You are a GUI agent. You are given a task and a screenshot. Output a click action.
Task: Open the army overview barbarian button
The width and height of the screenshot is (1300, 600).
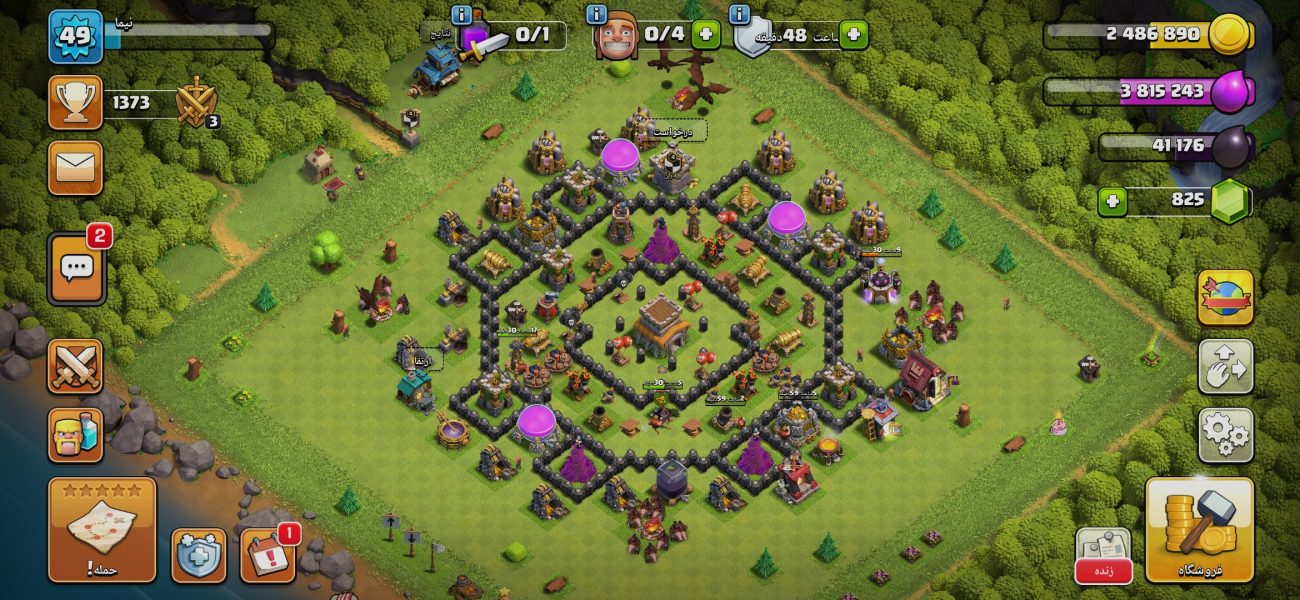(75, 434)
